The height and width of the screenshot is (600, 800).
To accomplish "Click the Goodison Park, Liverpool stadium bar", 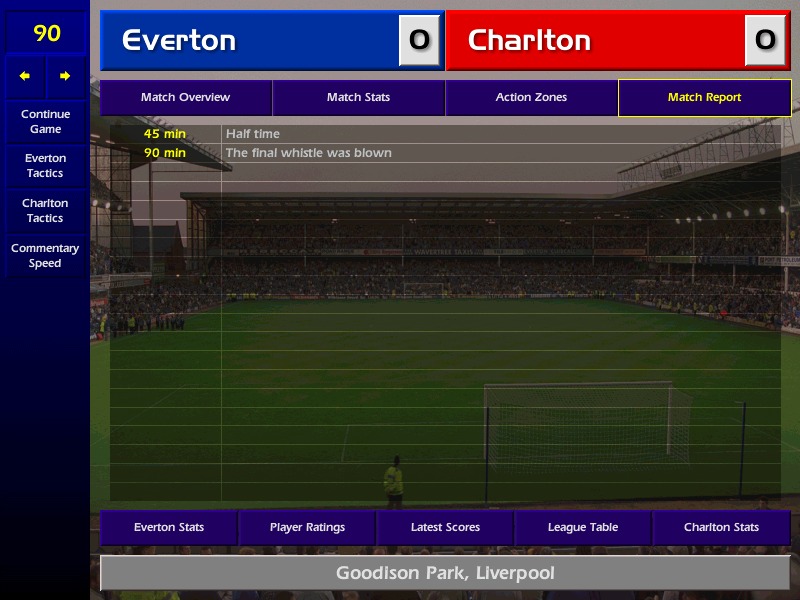I will [445, 574].
